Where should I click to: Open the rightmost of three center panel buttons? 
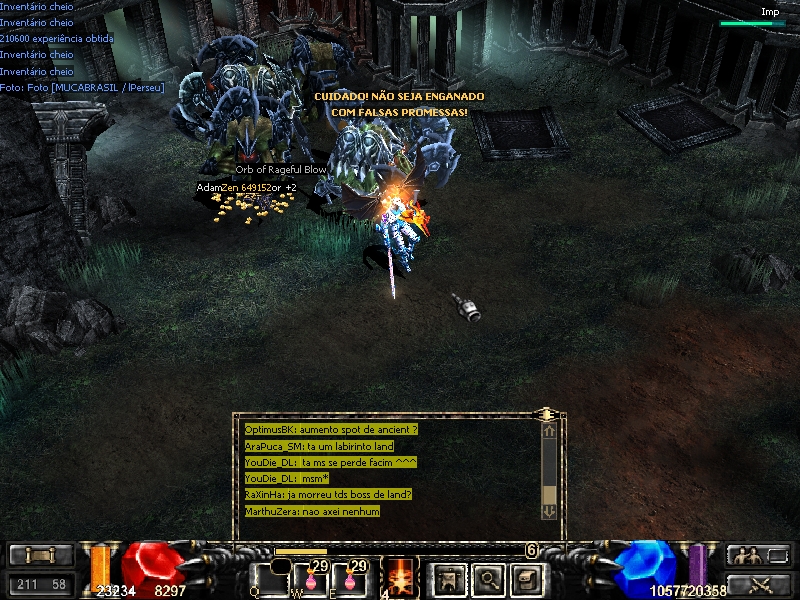coord(526,577)
